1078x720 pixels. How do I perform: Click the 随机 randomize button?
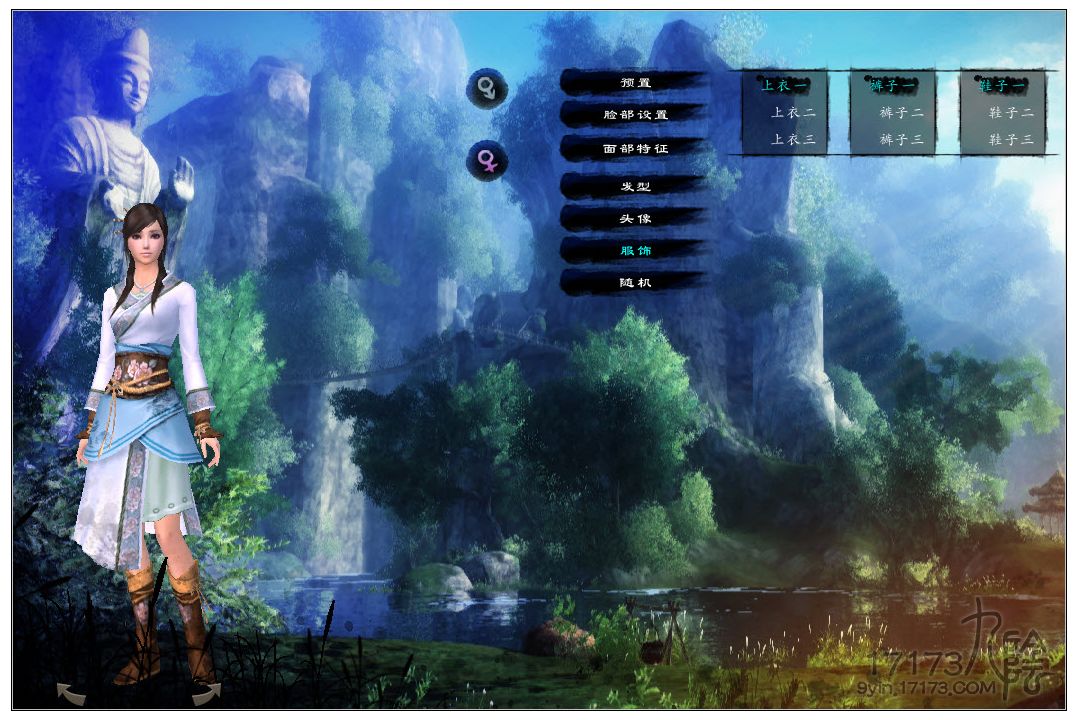click(x=634, y=283)
